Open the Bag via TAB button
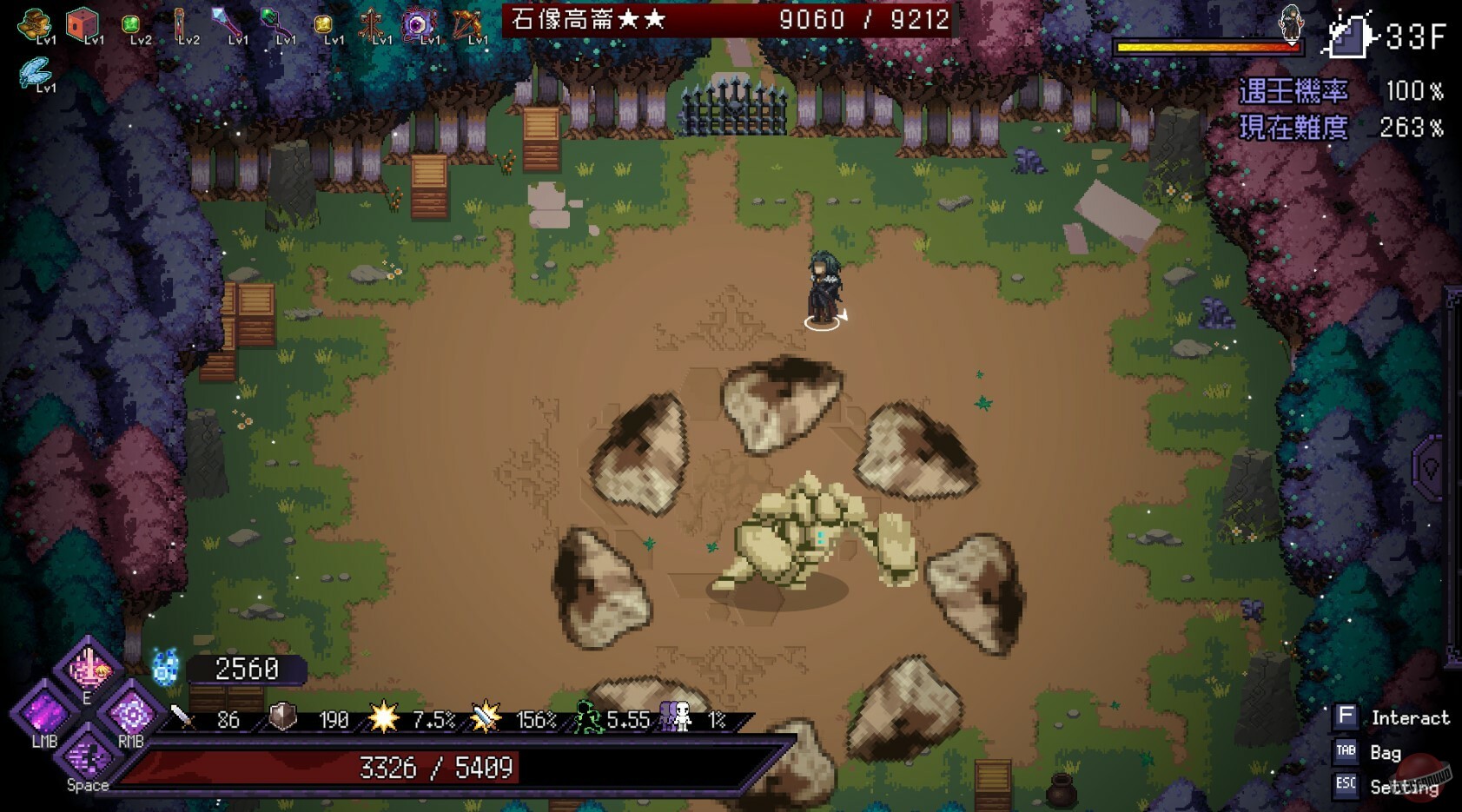The image size is (1462, 812). click(x=1346, y=752)
